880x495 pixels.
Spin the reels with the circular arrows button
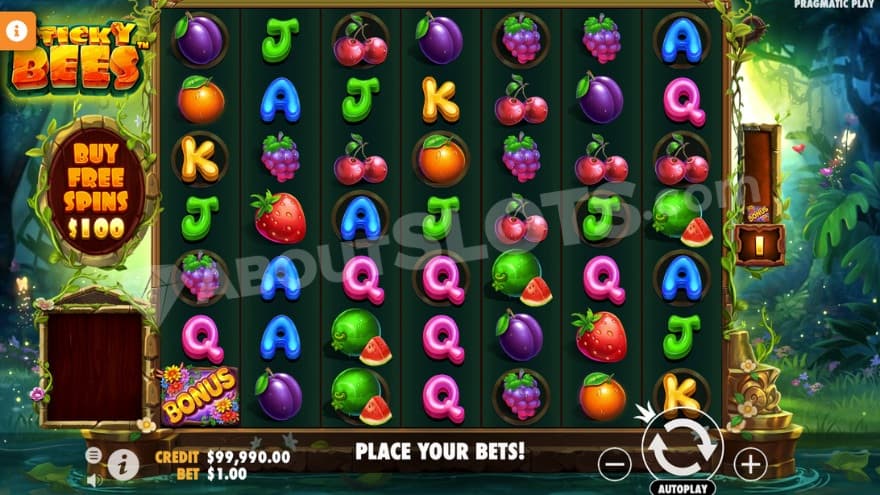coord(682,449)
